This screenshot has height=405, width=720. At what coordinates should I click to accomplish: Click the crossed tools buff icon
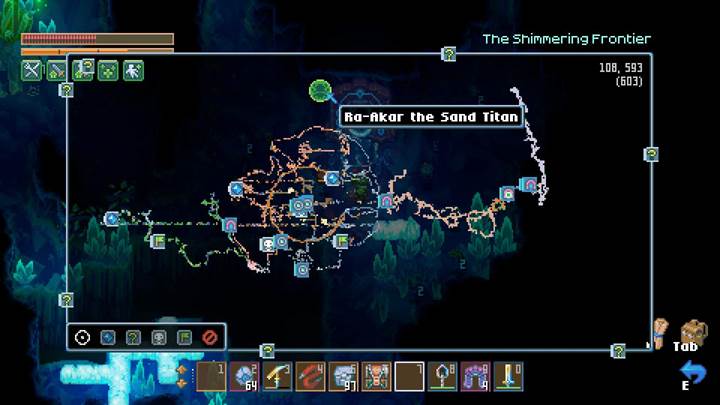31,70
